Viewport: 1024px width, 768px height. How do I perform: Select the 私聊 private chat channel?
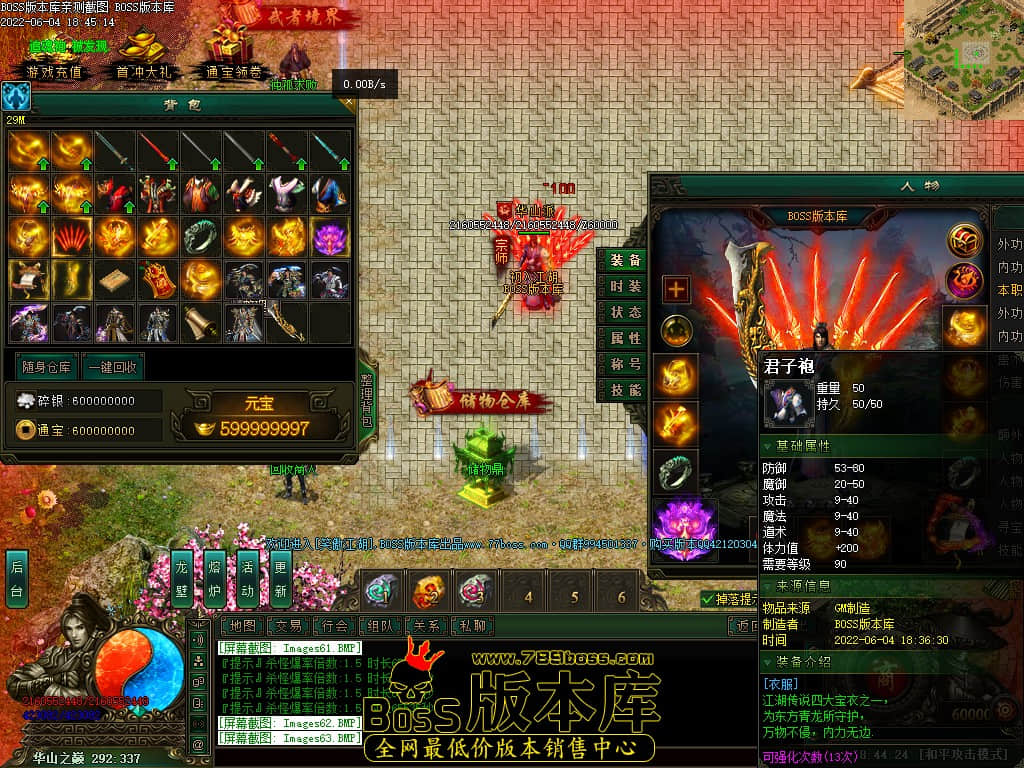coord(473,626)
